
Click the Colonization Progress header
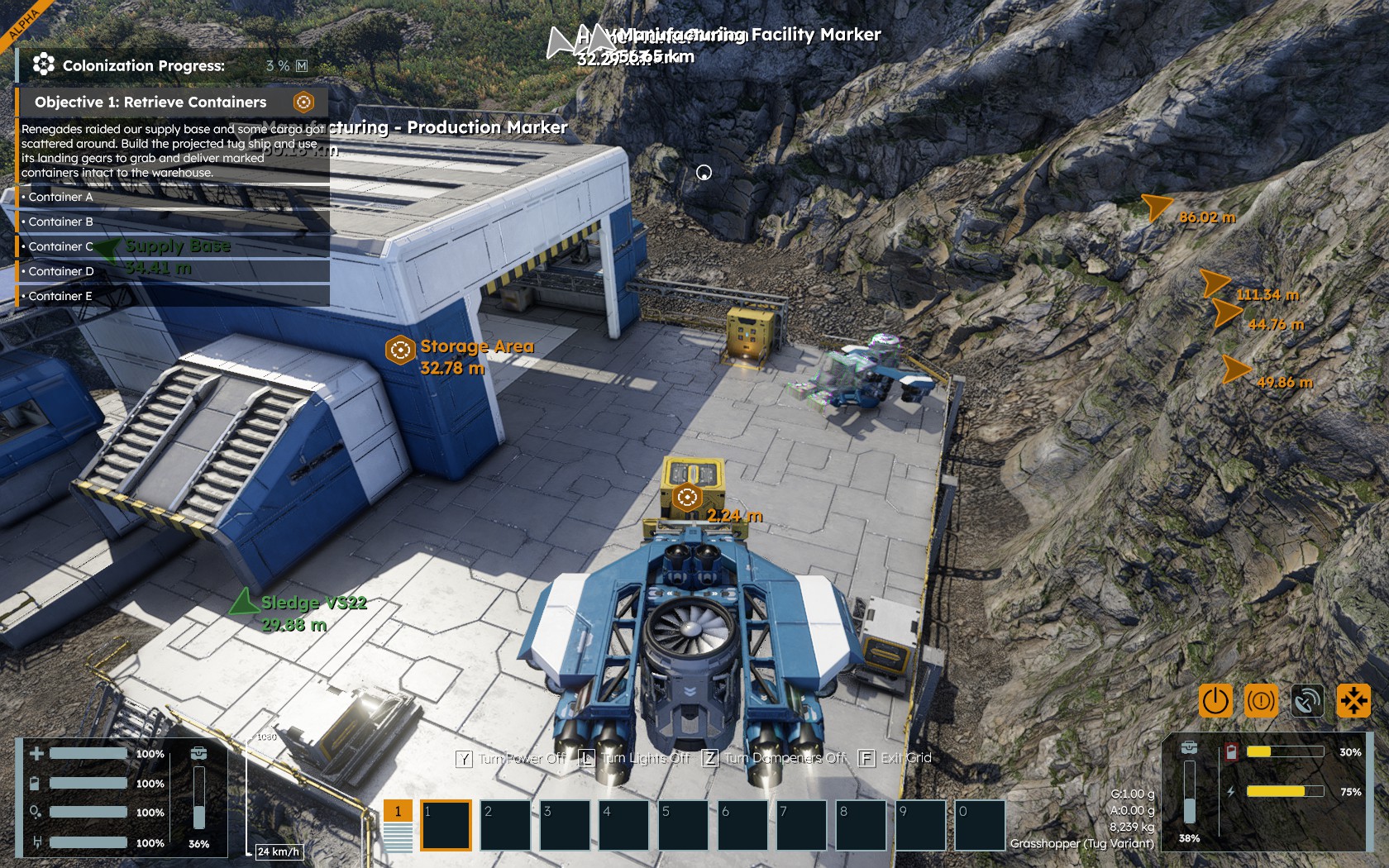coord(143,65)
